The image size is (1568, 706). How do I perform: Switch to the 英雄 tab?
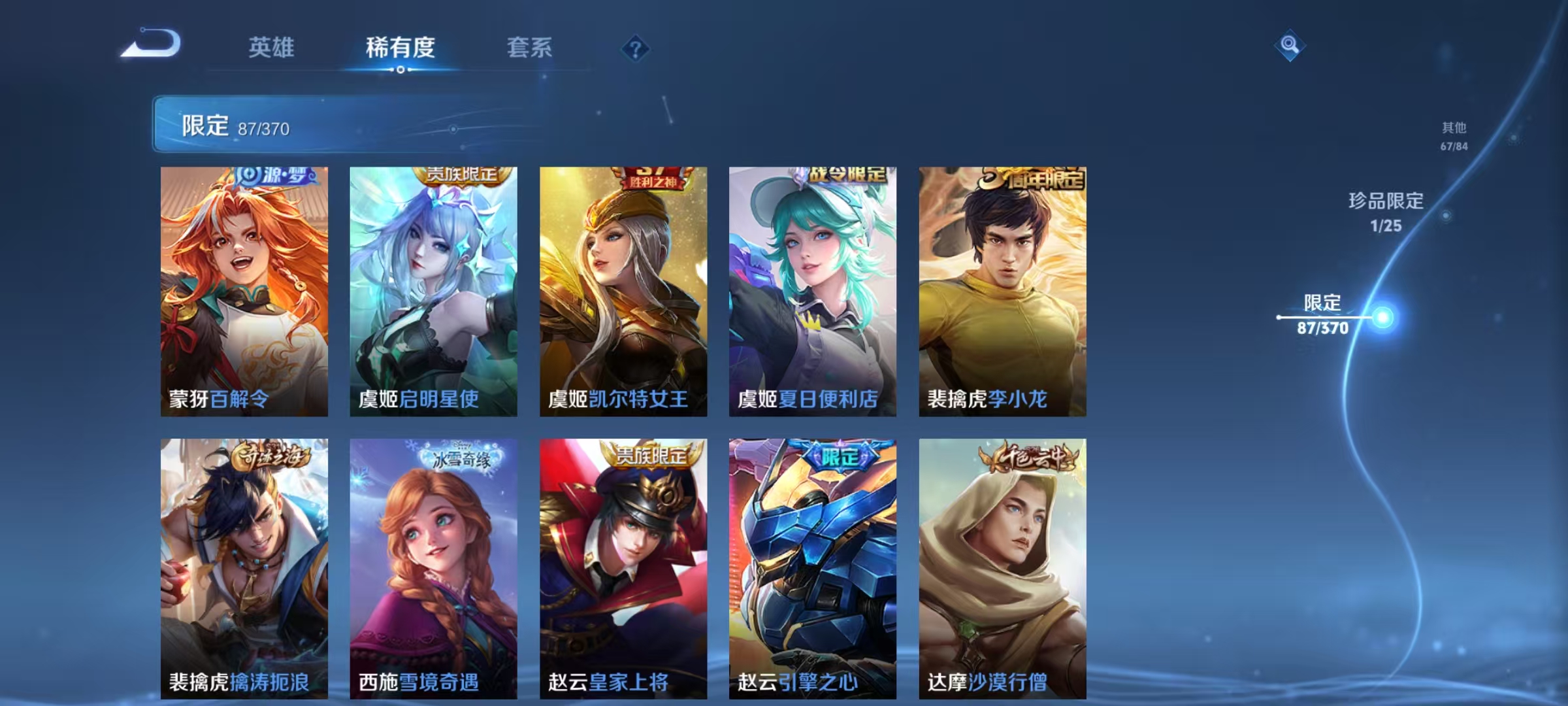point(272,48)
